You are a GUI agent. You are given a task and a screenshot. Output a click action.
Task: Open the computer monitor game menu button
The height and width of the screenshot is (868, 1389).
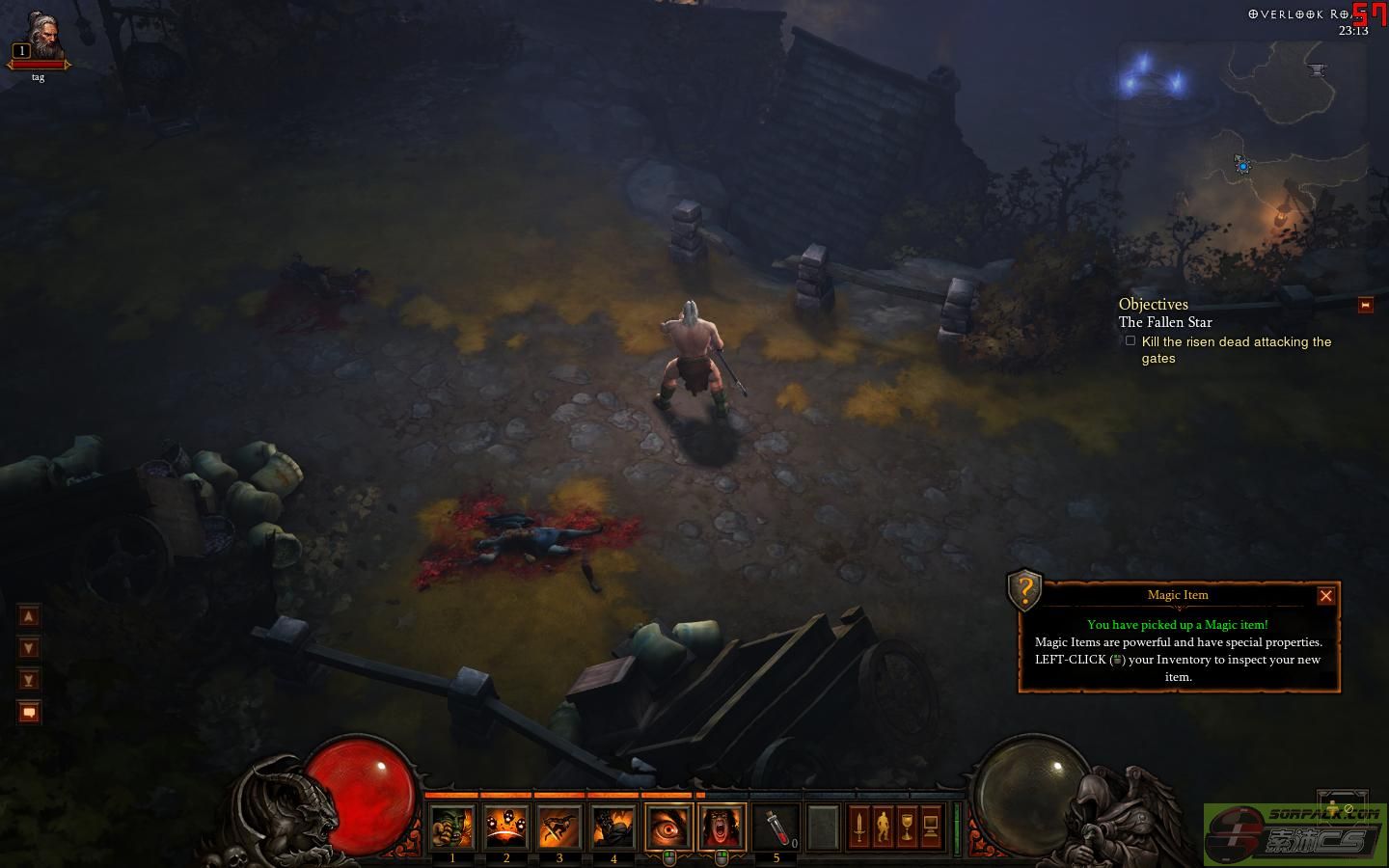point(931,827)
